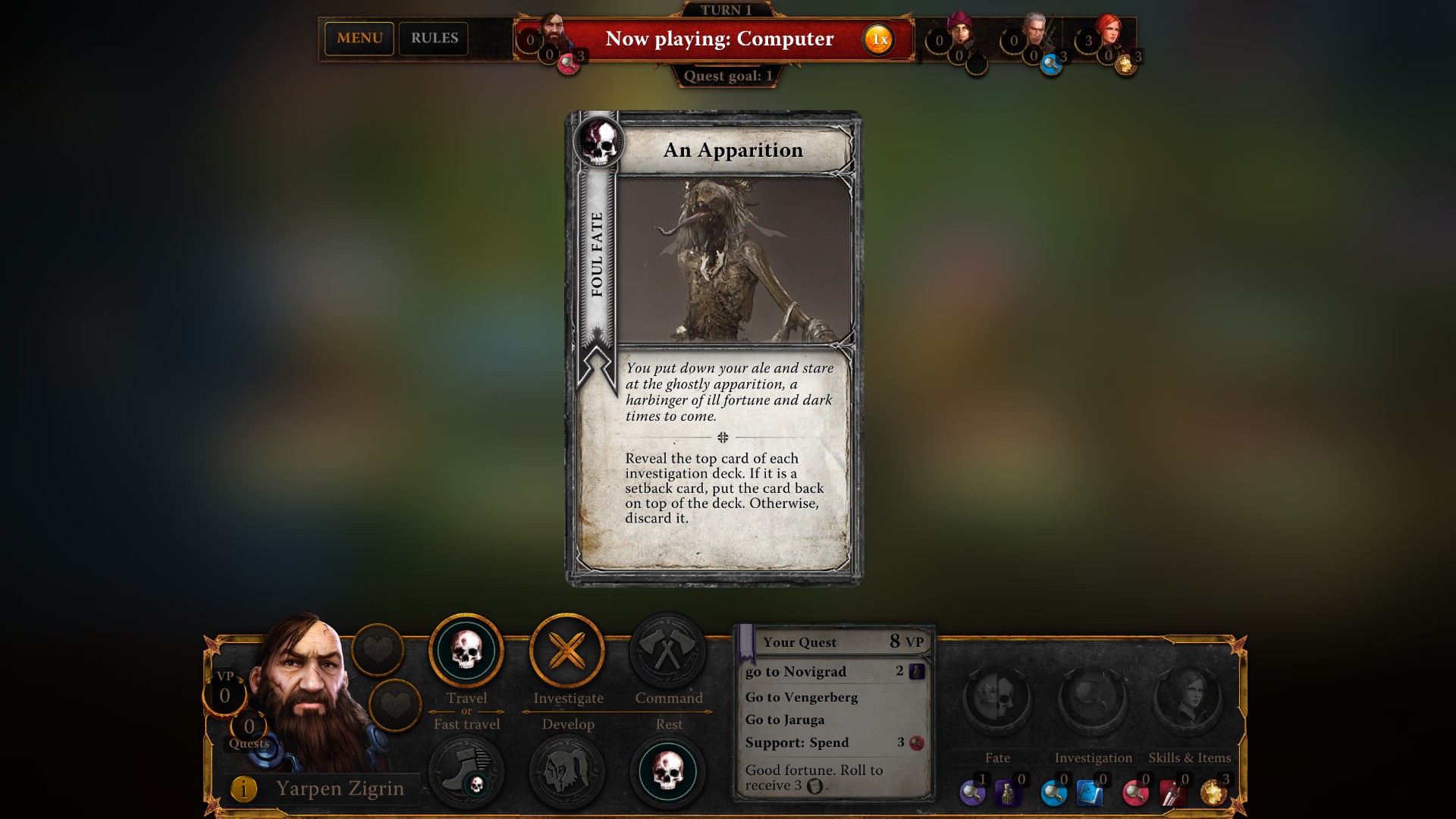Click the purple Fate magnifying glass token
The image size is (1456, 819).
click(973, 792)
